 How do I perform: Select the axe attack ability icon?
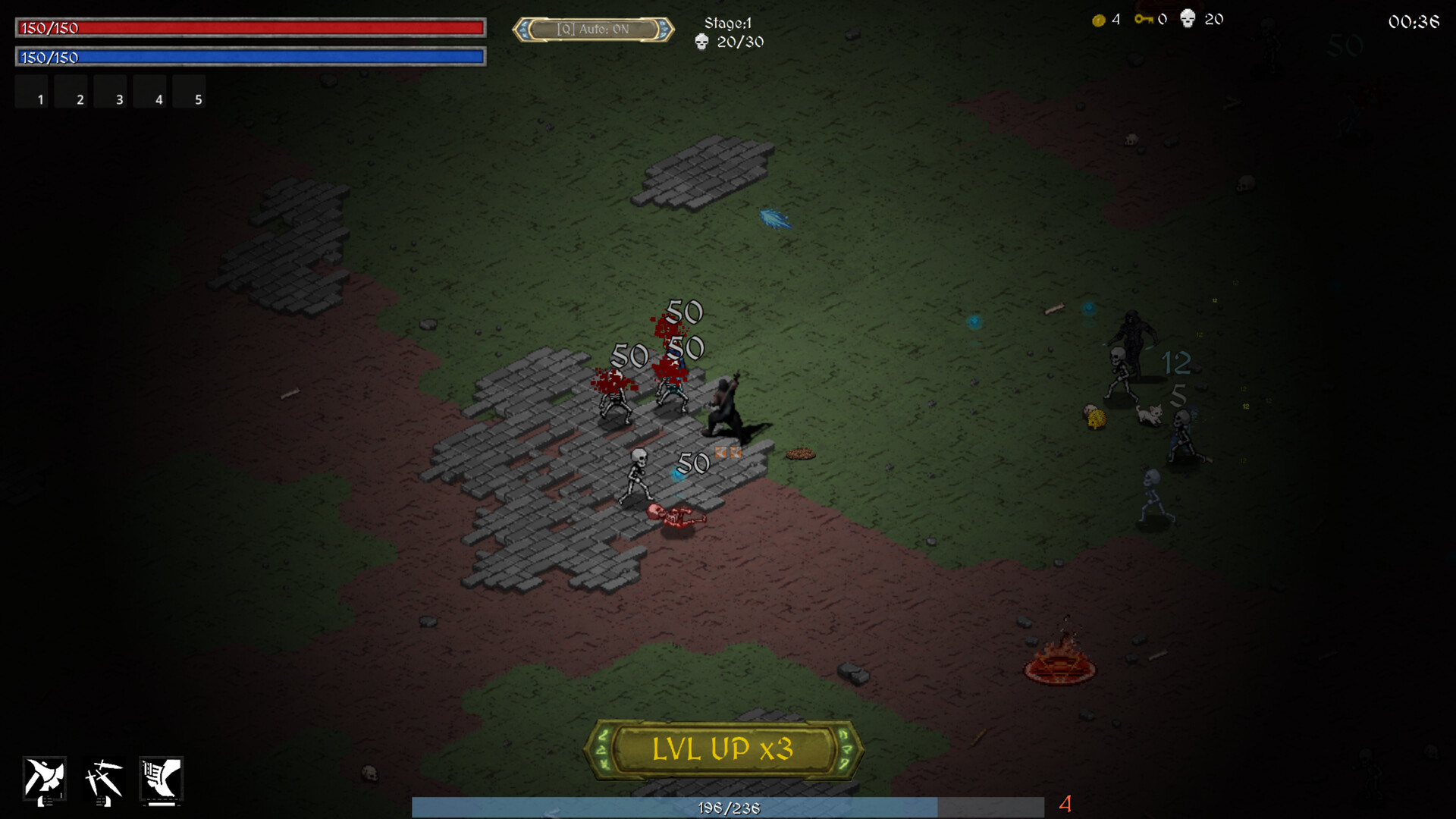coord(45,777)
